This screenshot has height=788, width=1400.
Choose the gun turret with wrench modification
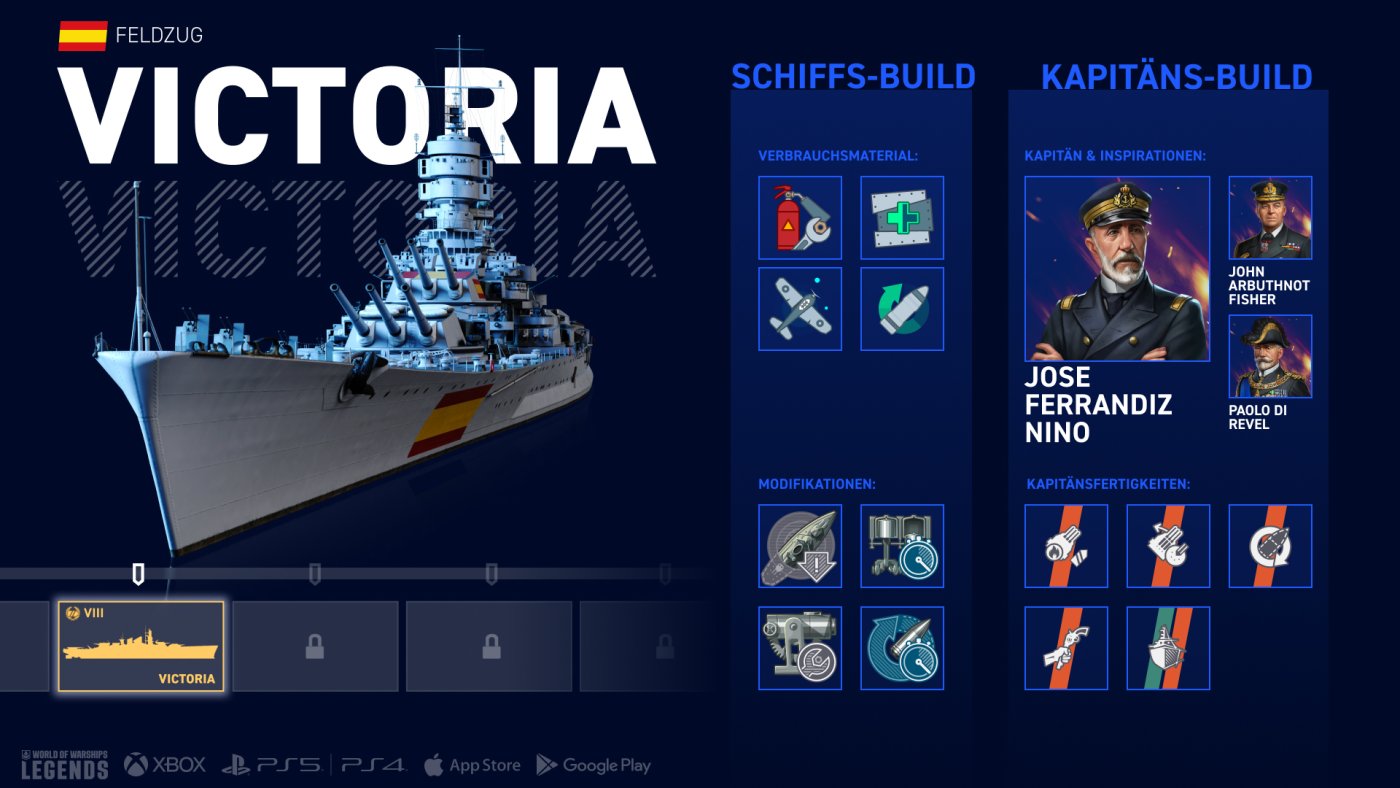point(800,648)
